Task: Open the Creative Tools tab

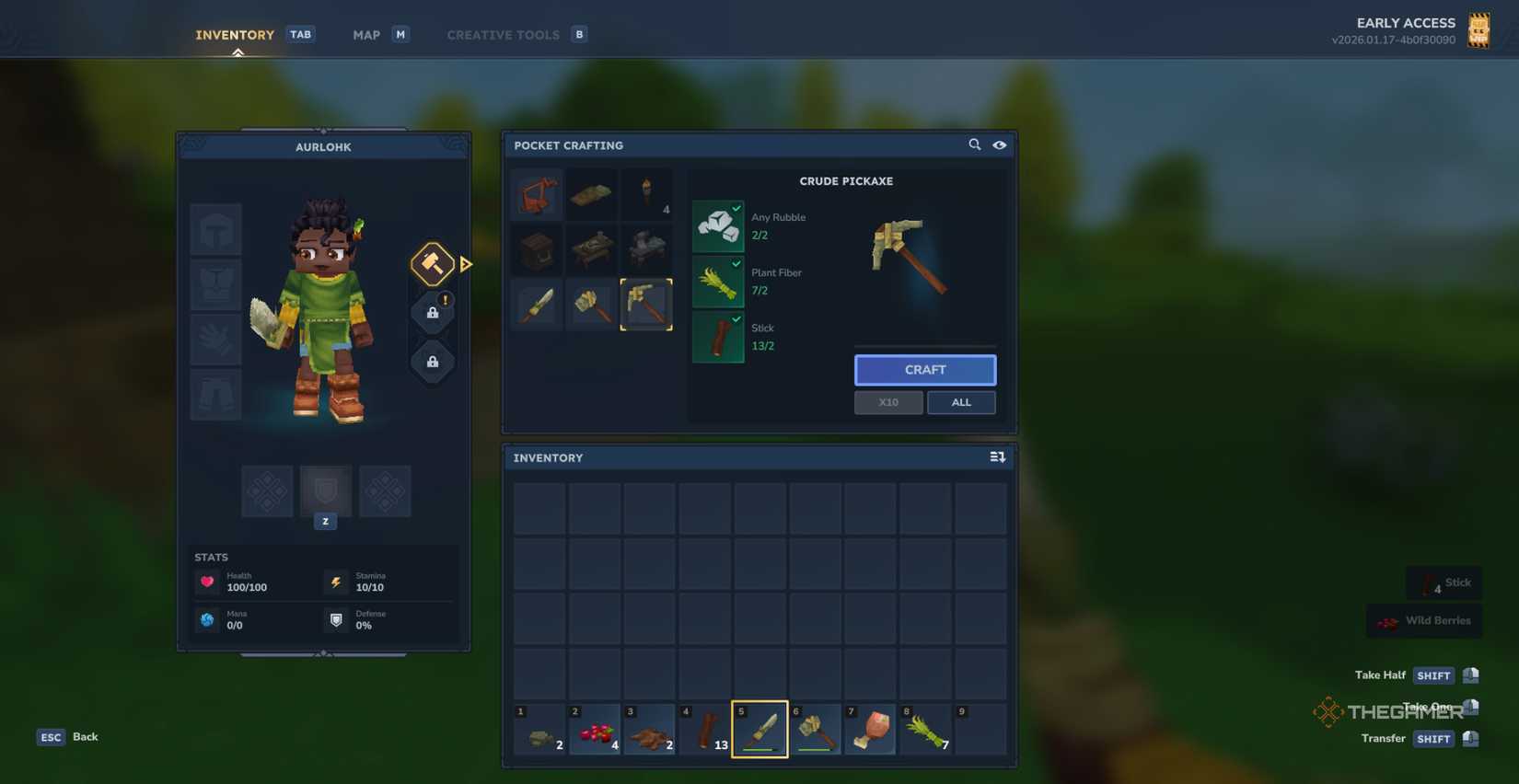Action: 503,34
